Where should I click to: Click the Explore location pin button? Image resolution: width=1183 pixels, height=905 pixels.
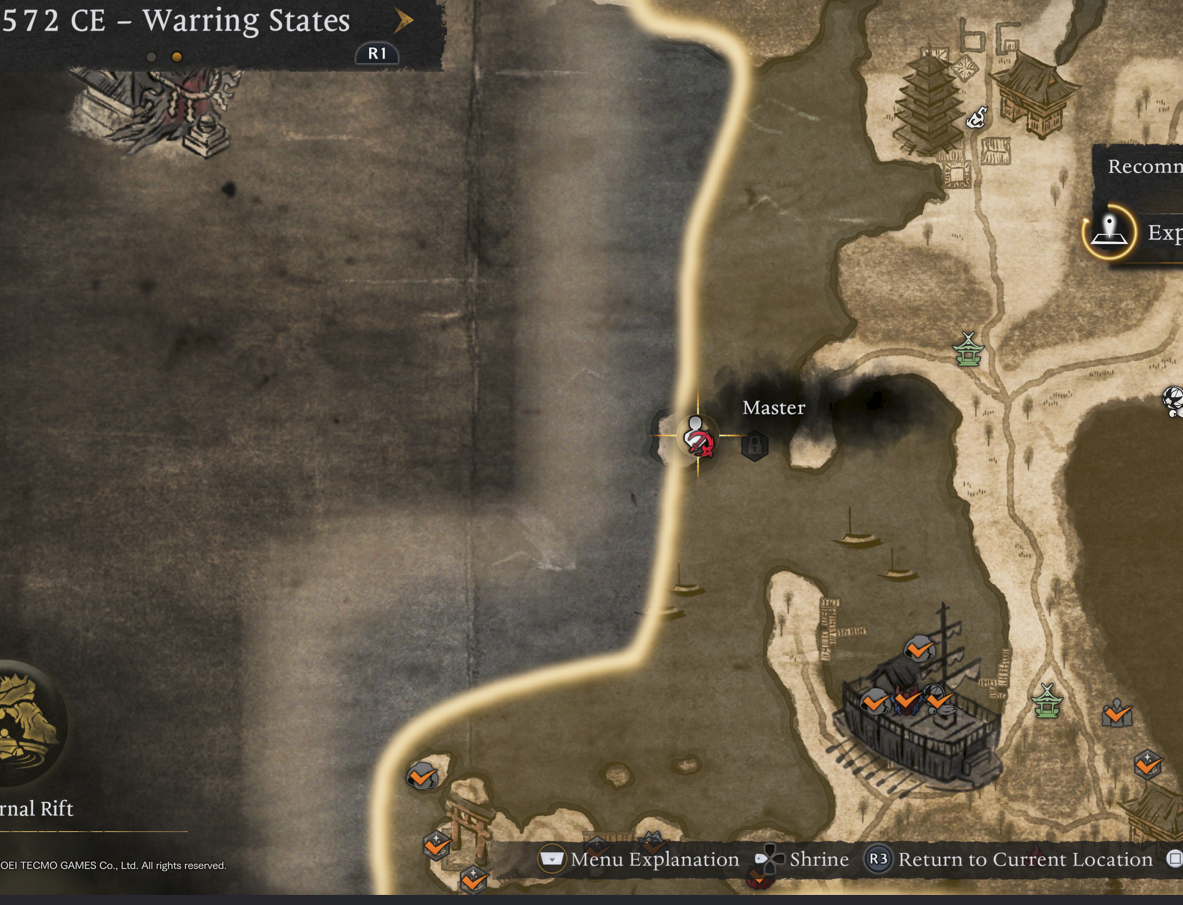(1109, 232)
